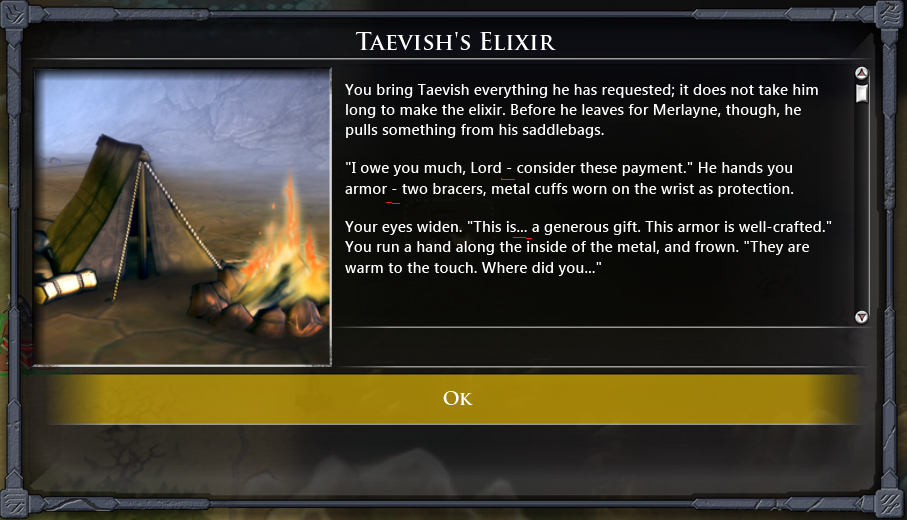907x520 pixels.
Task: Click the scroll down arrow of the text
Action: point(861,317)
